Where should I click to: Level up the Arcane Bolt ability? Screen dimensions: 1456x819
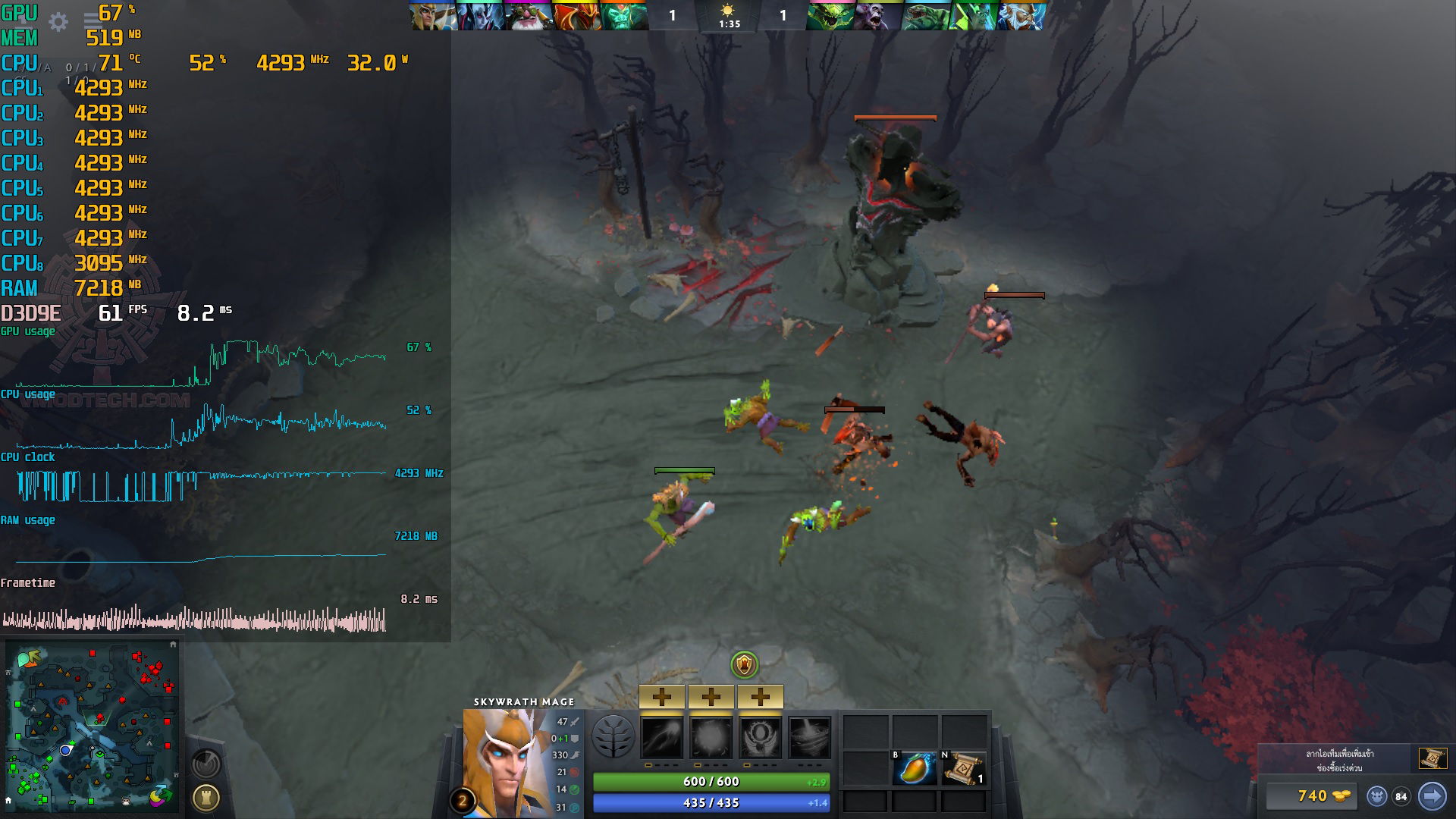coord(662,696)
